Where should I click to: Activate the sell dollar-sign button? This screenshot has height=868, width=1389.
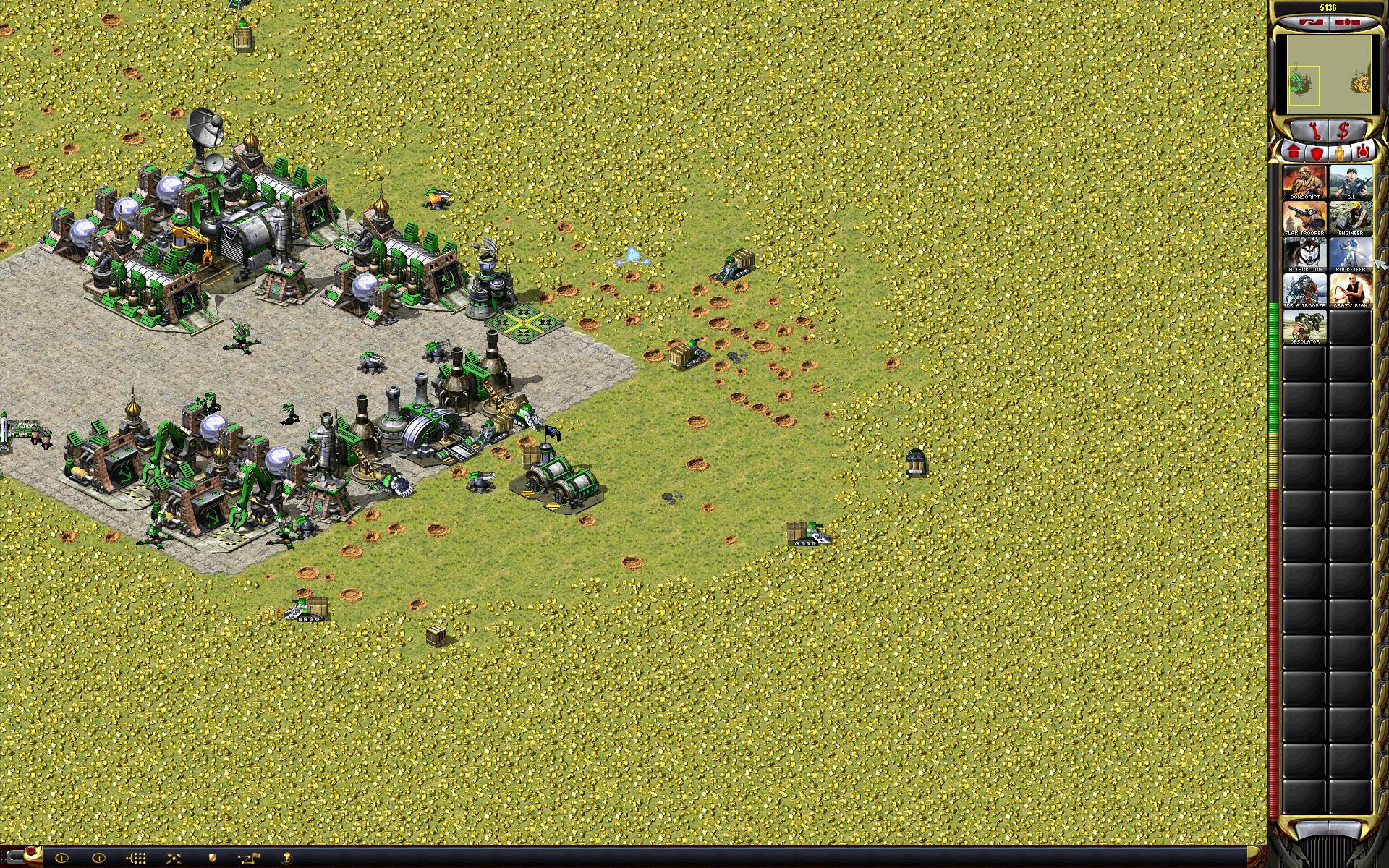1343,132
